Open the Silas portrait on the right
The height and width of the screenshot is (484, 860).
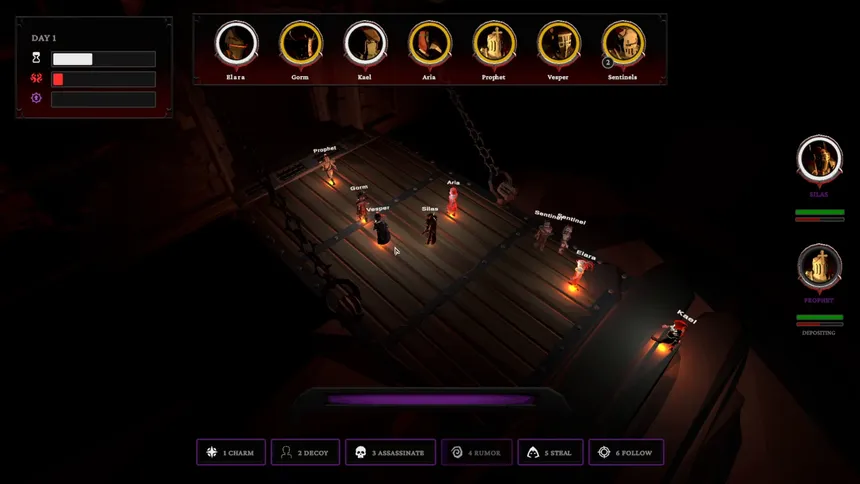pos(819,158)
